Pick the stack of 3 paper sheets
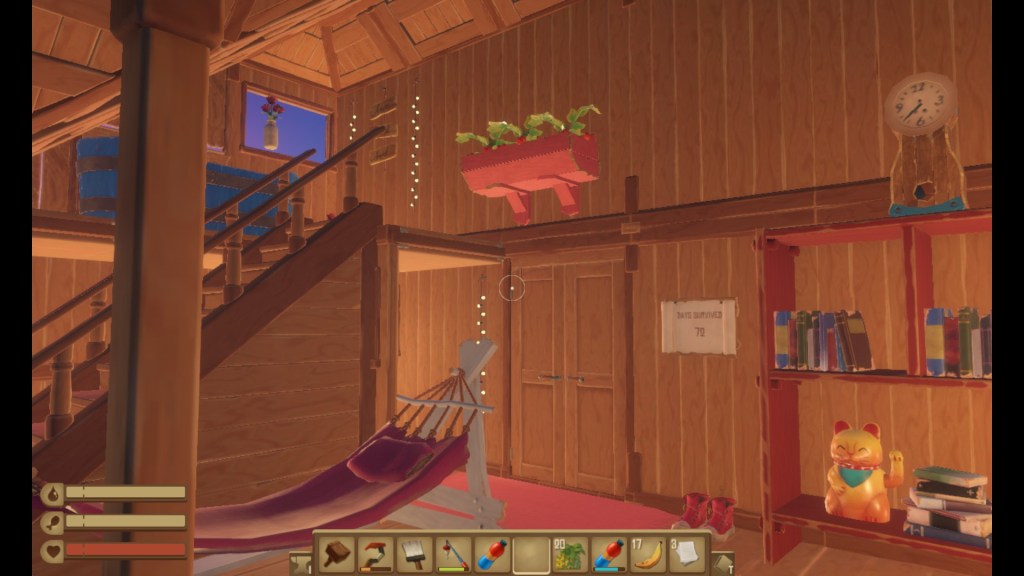Screen dimensions: 1024x576 point(687,554)
